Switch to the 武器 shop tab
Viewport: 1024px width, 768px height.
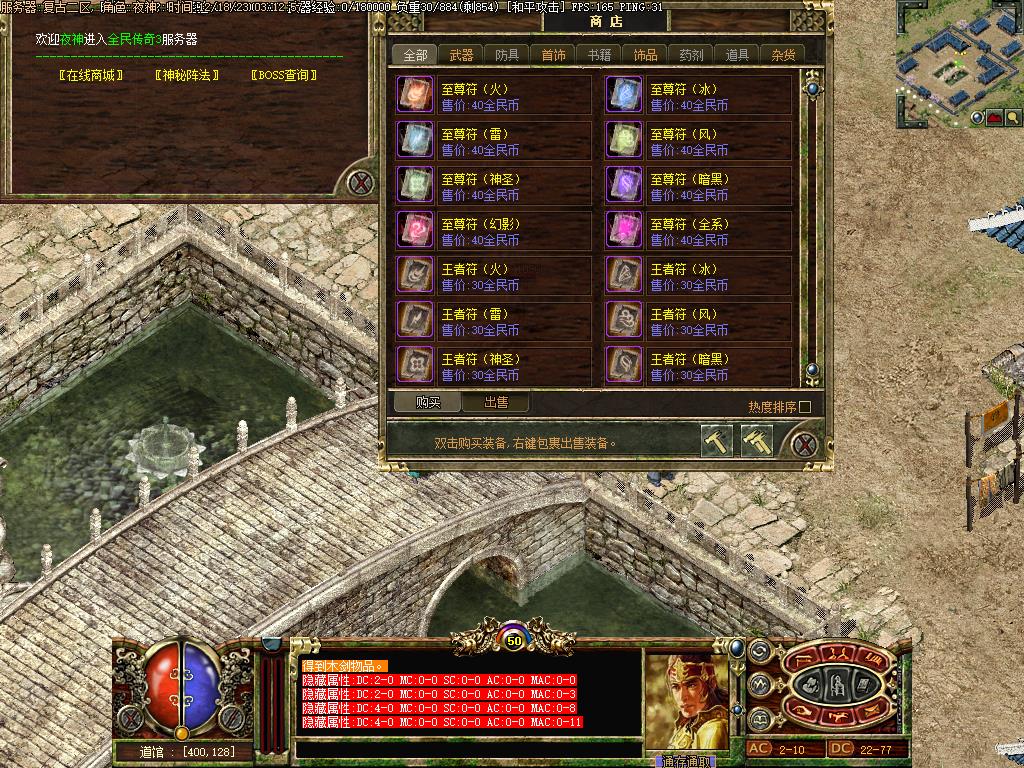click(x=461, y=55)
